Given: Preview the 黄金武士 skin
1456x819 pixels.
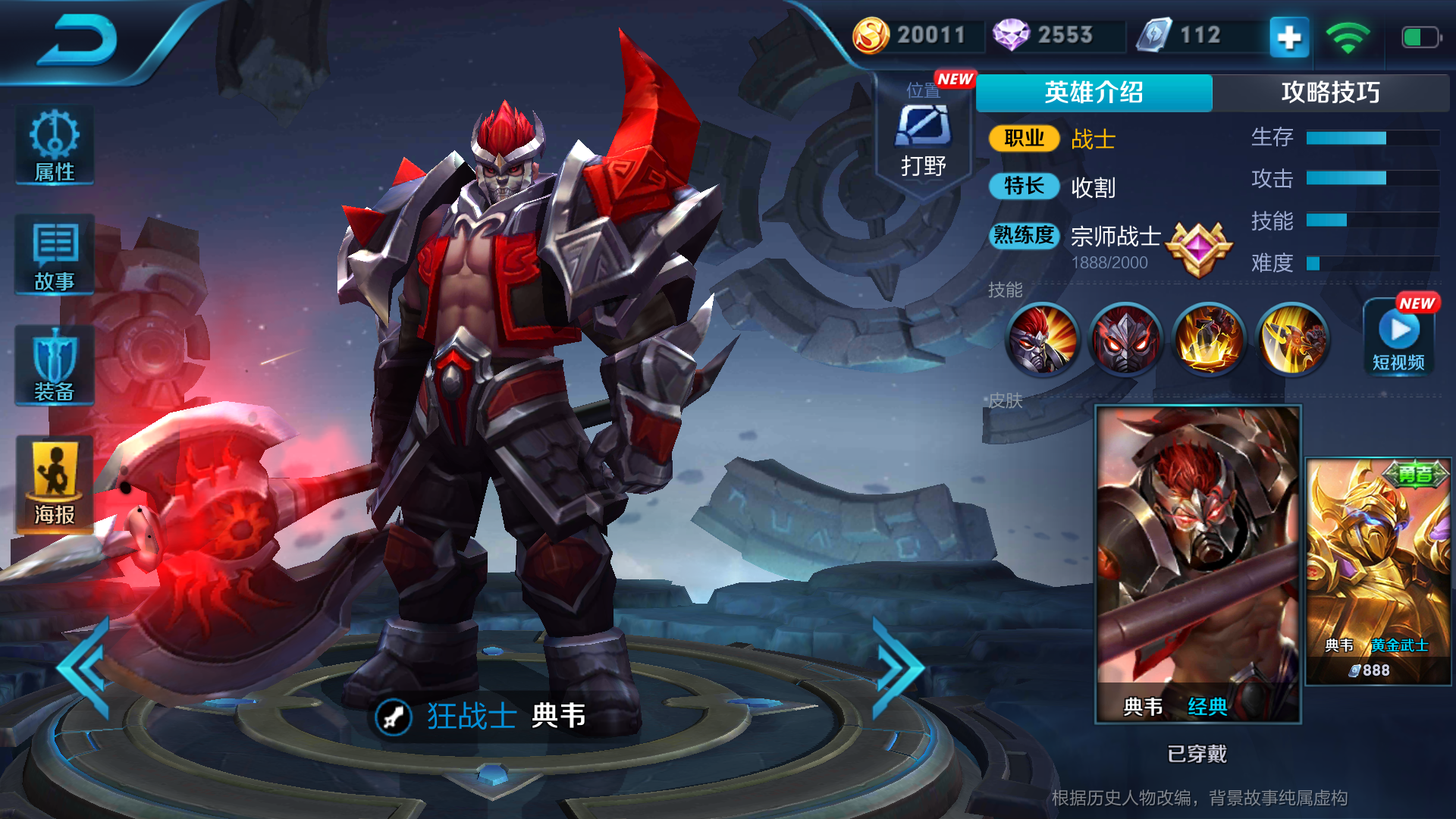Looking at the screenshot, I should tap(1378, 571).
